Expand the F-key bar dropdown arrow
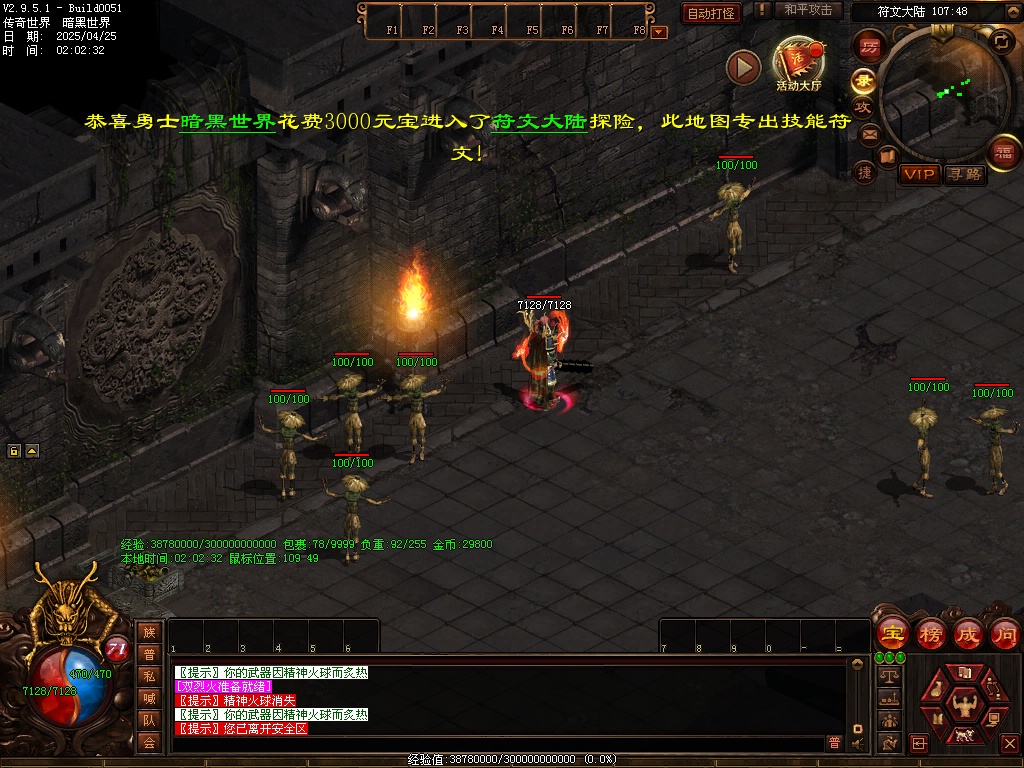This screenshot has width=1024, height=768. pyautogui.click(x=658, y=32)
